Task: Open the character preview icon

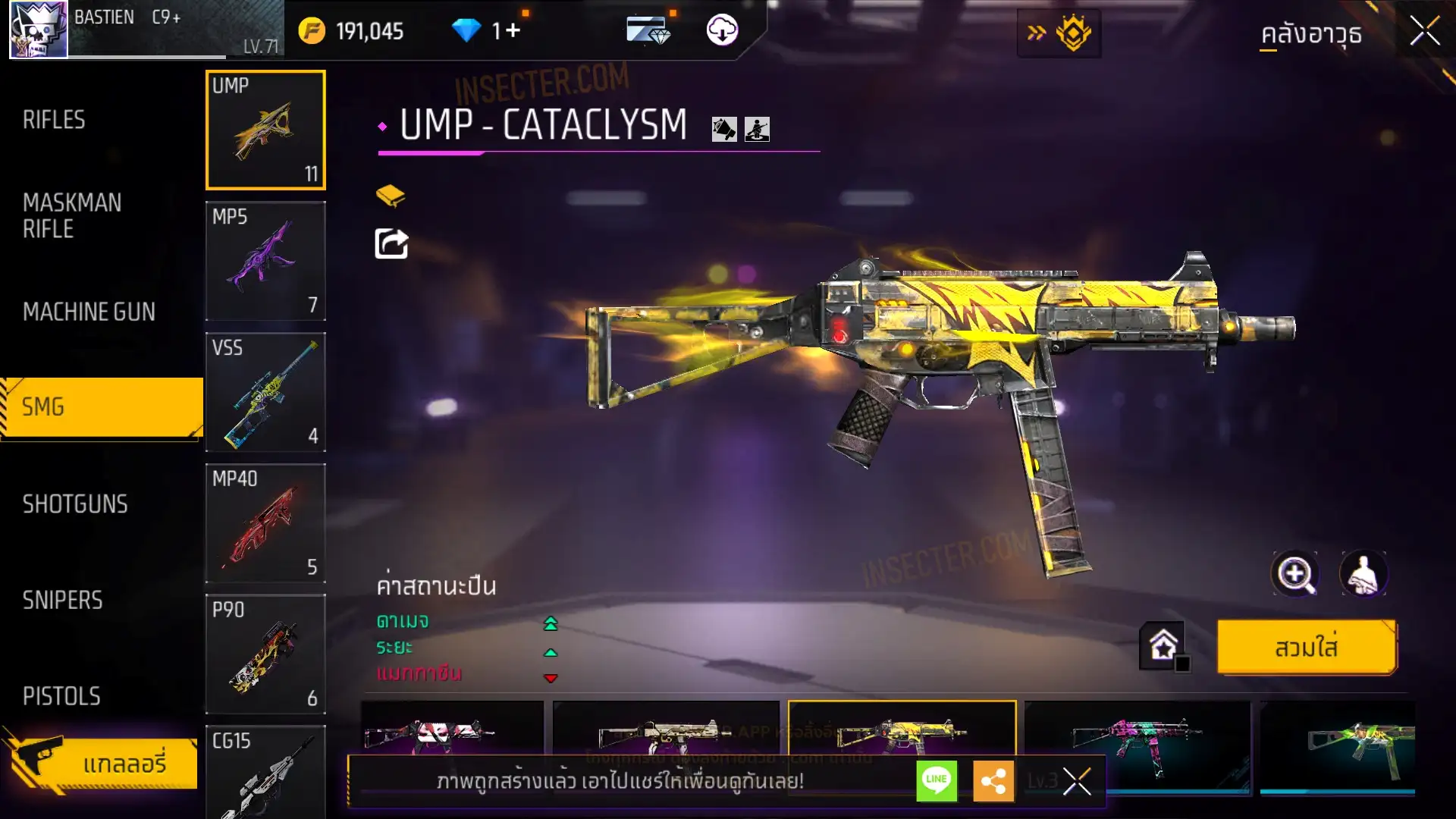Action: tap(1363, 574)
